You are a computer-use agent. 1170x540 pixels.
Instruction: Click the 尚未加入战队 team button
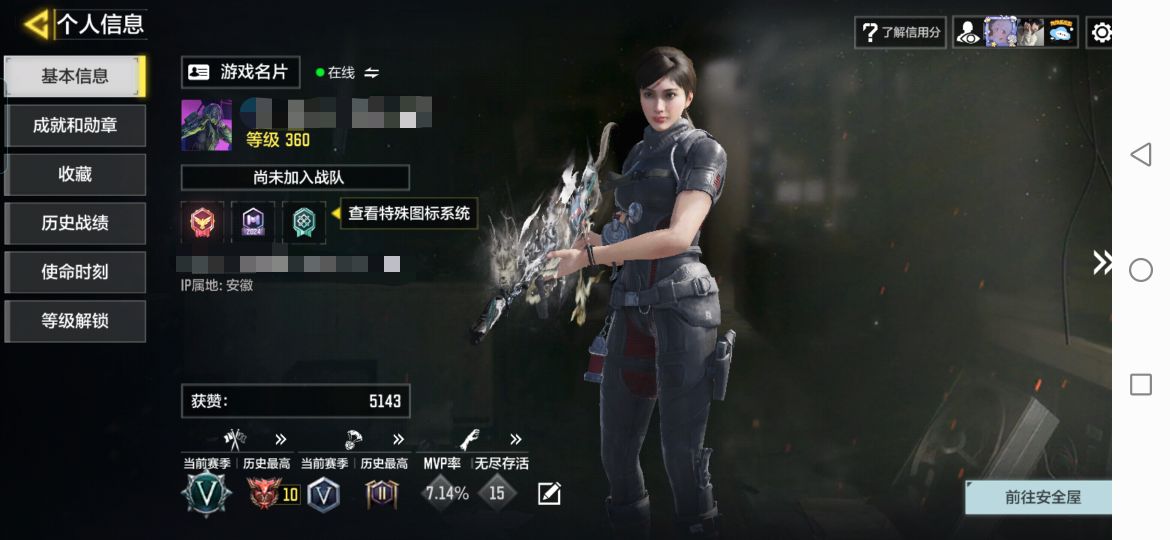pos(295,178)
